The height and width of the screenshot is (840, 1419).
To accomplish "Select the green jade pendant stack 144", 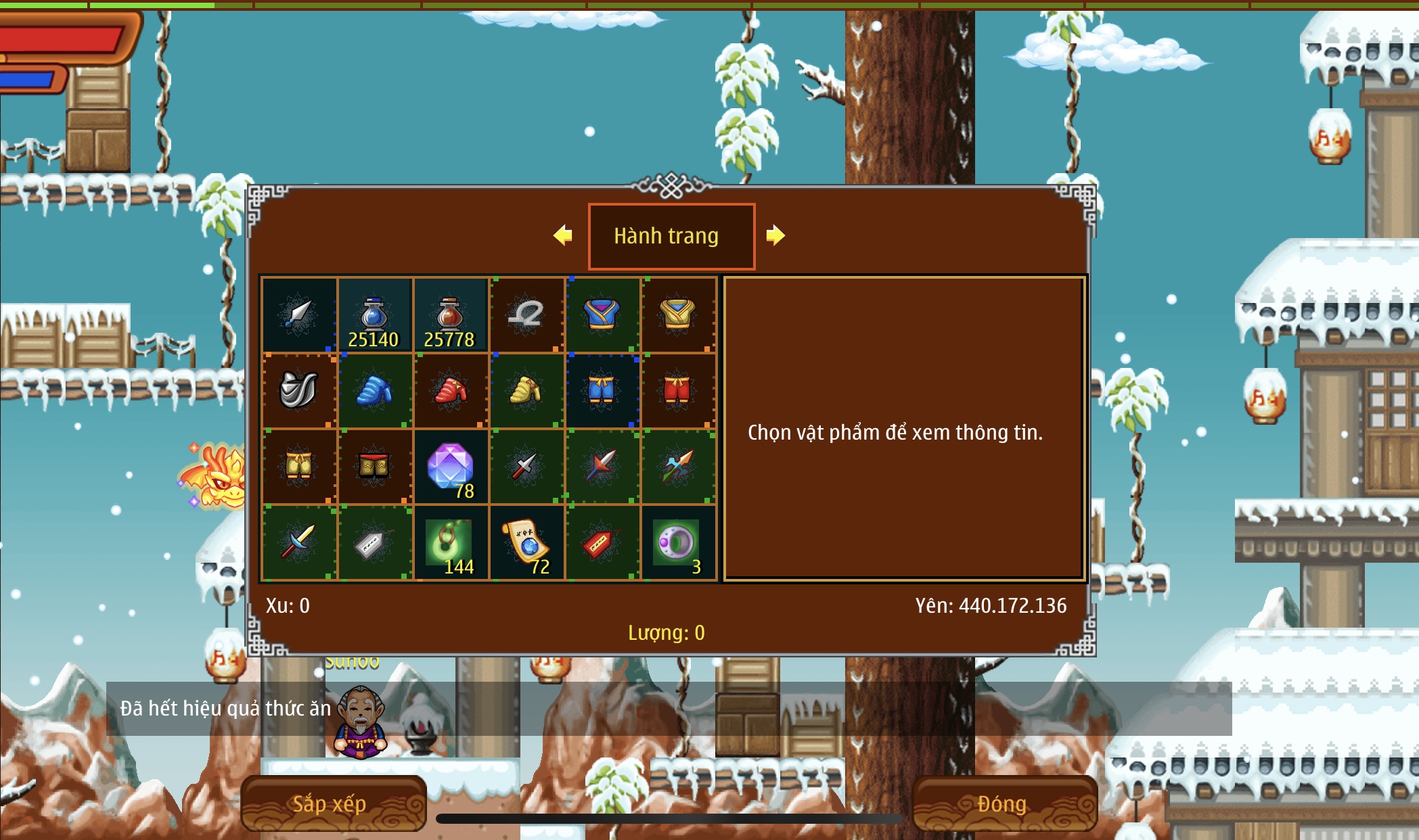I will [450, 542].
